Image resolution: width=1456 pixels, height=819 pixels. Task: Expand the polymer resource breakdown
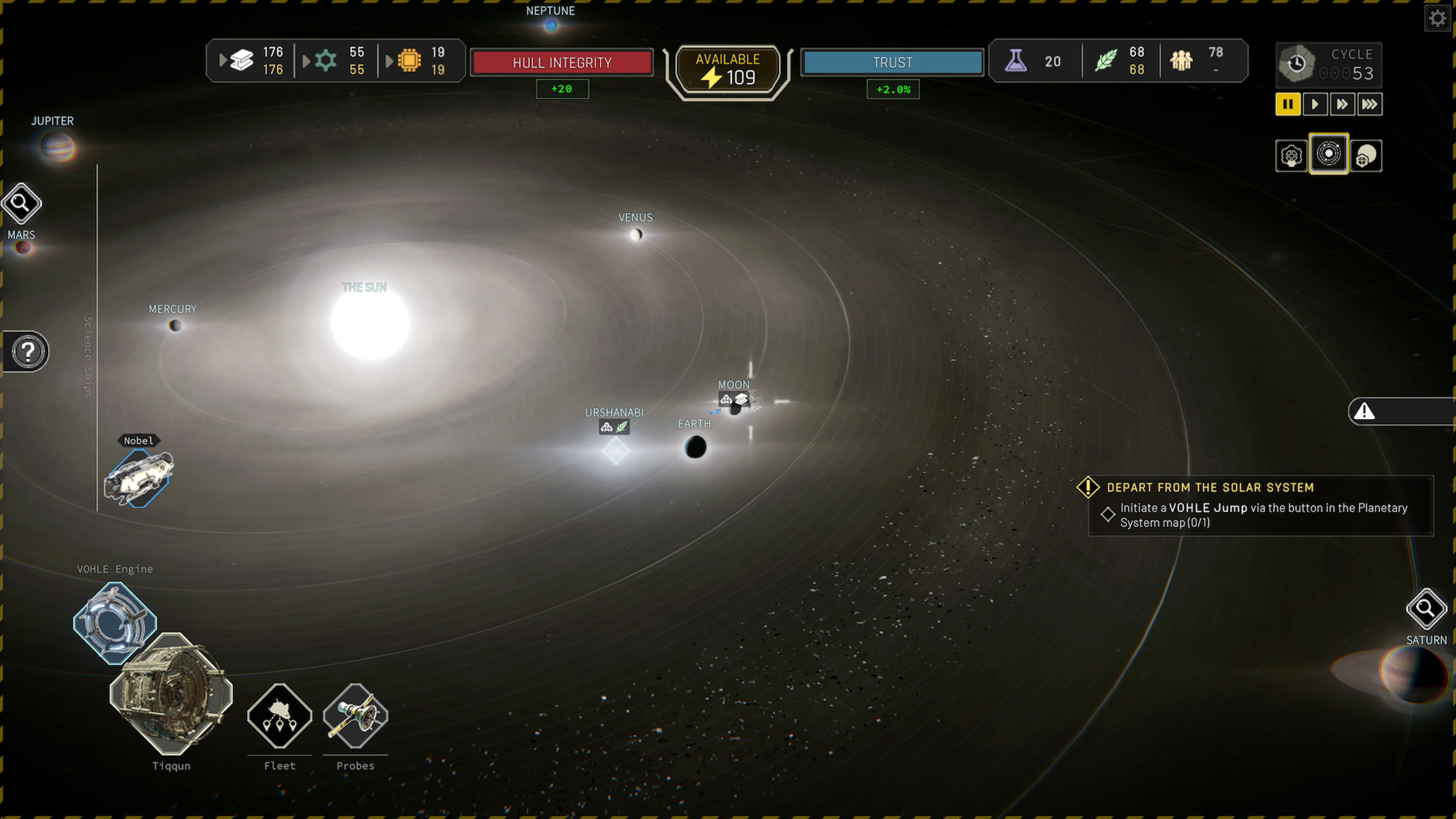pos(306,61)
